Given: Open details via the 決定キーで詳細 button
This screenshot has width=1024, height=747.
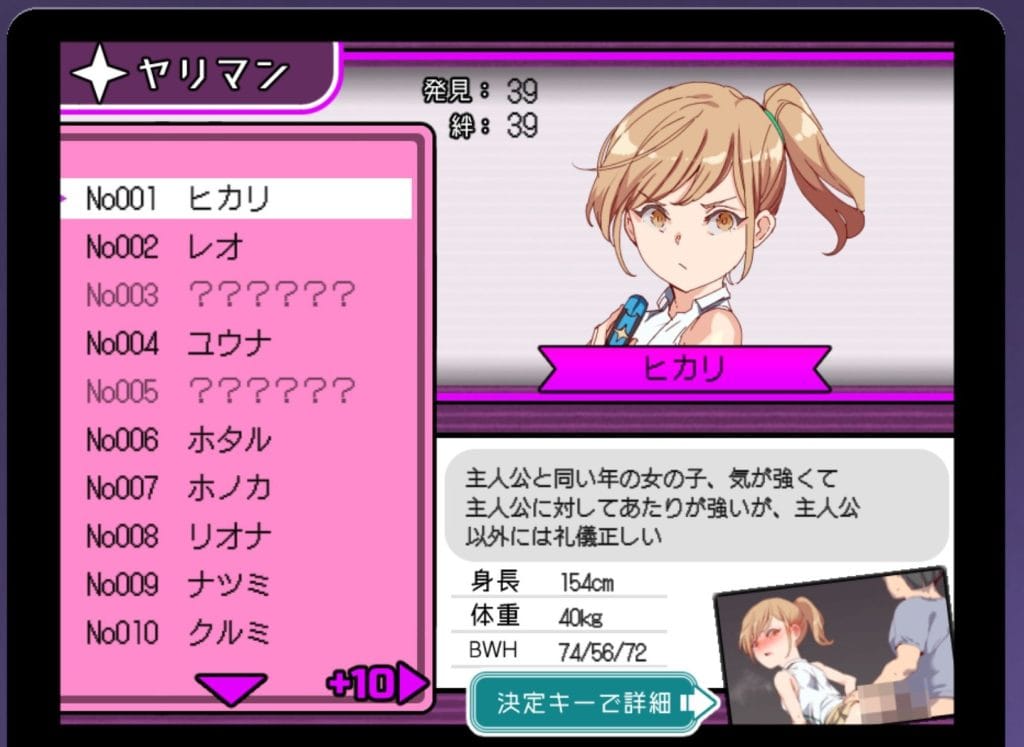Looking at the screenshot, I should 592,702.
